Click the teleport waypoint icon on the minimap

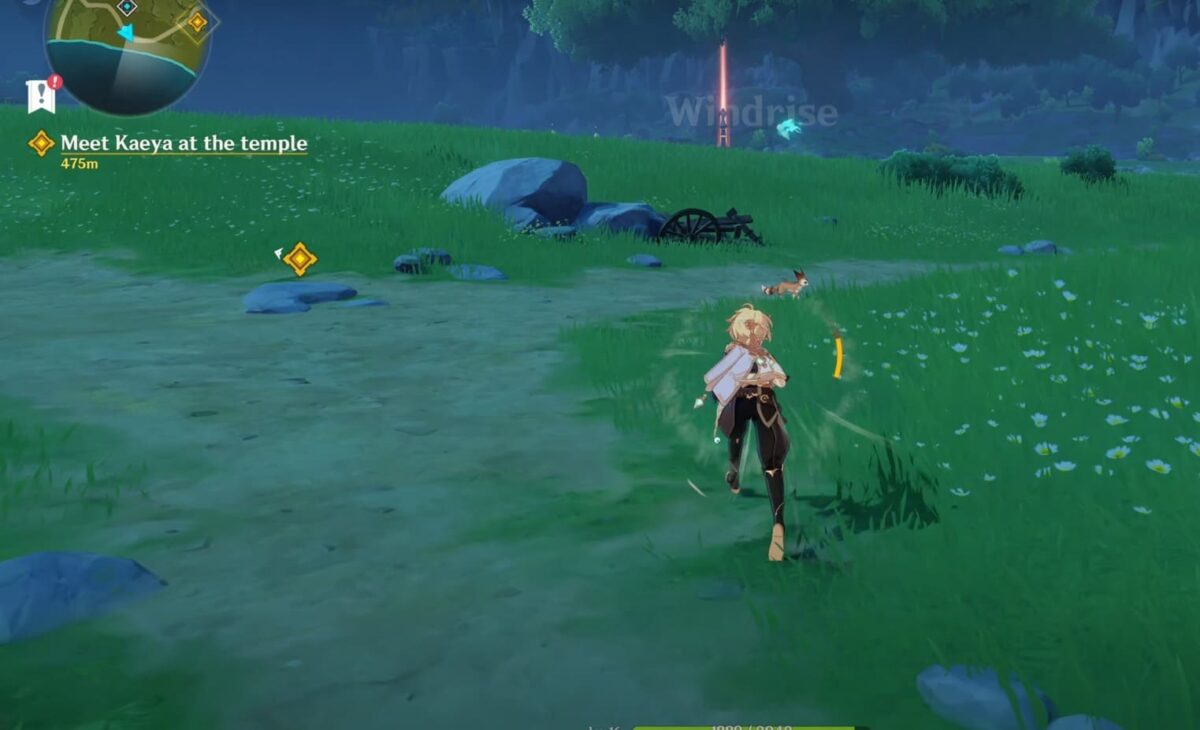pos(127,8)
